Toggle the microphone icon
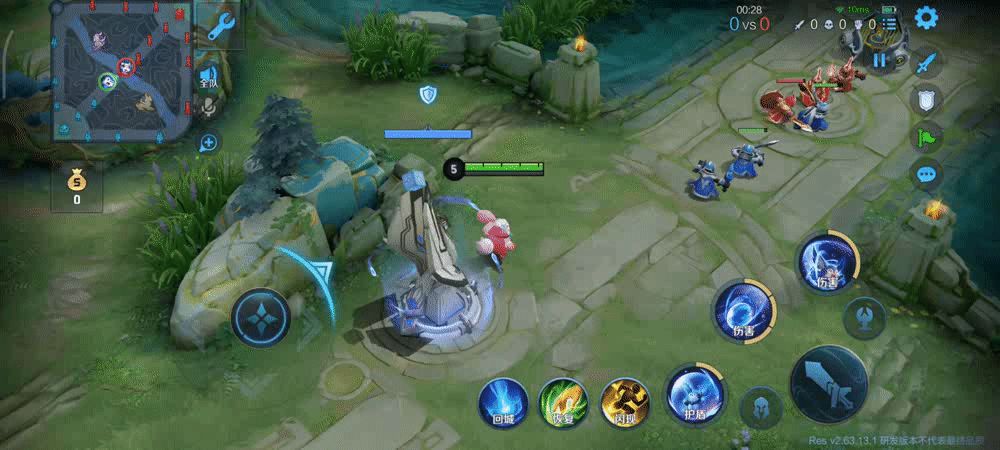 208,108
